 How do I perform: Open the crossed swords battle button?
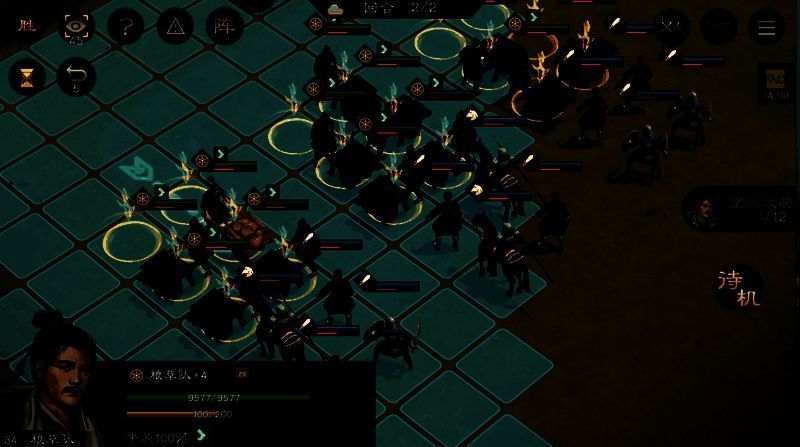[x=670, y=27]
